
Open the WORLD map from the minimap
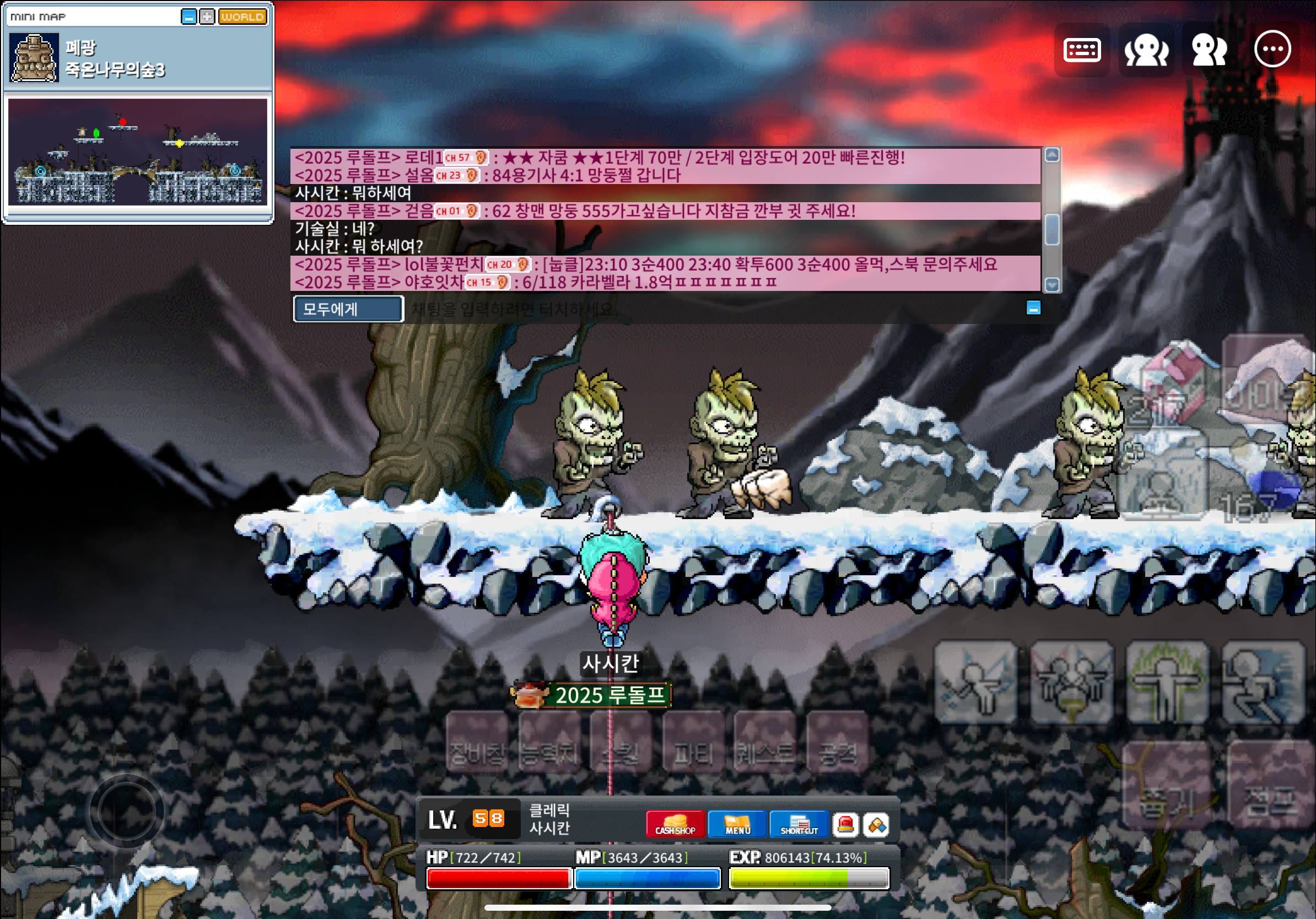pos(242,17)
